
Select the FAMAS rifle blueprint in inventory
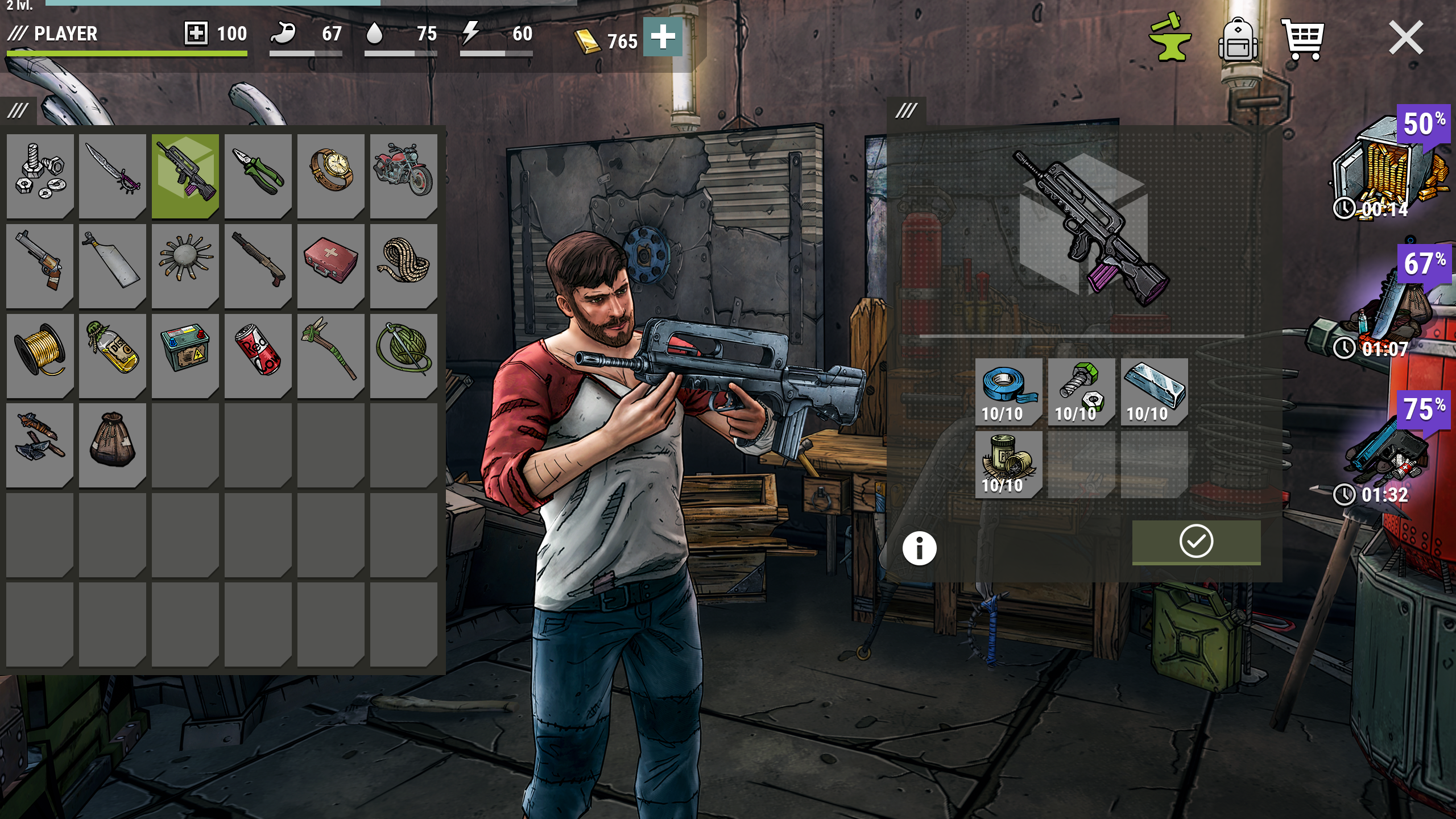(x=185, y=177)
